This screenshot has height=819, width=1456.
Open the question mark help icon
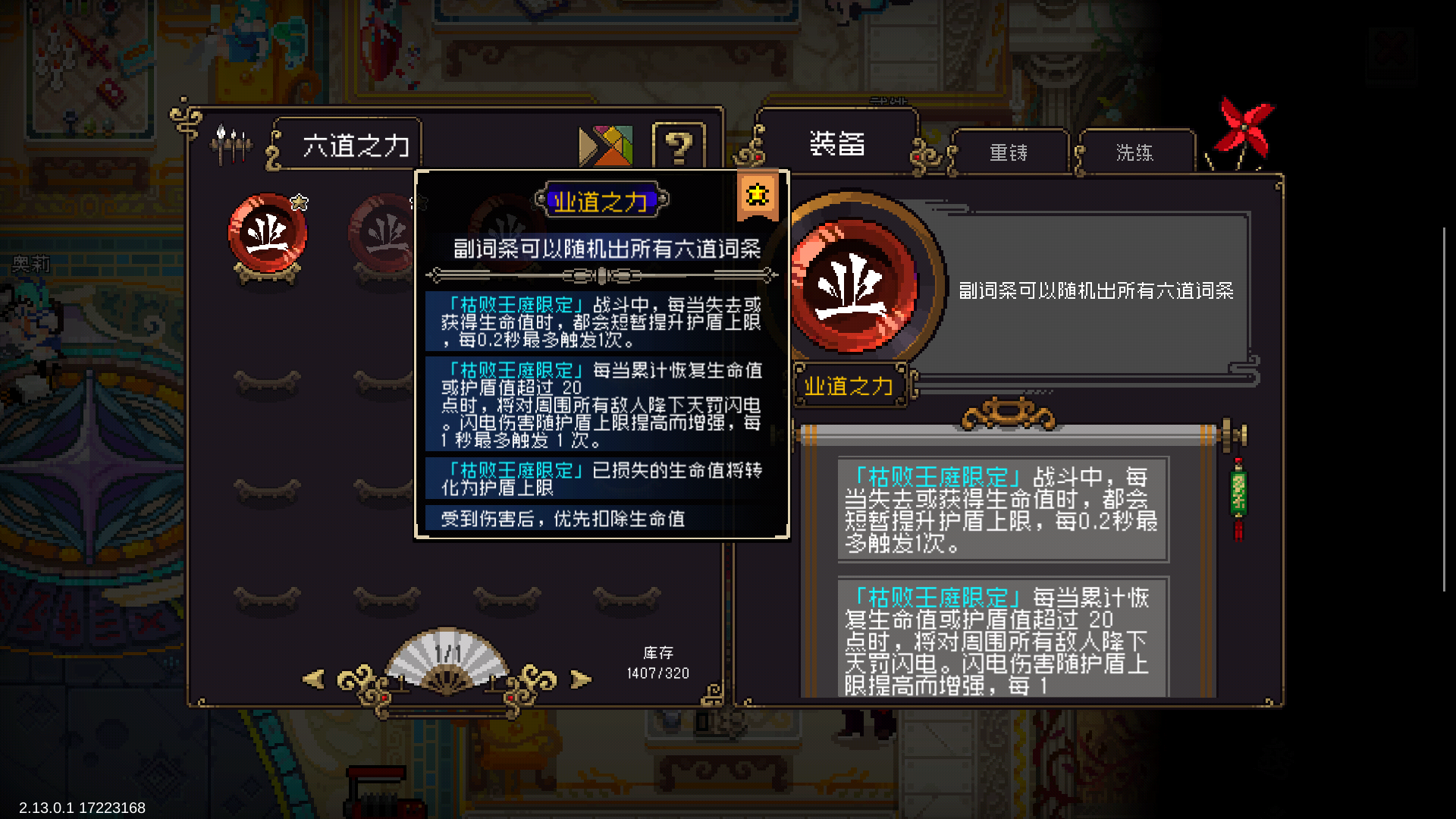point(677,144)
